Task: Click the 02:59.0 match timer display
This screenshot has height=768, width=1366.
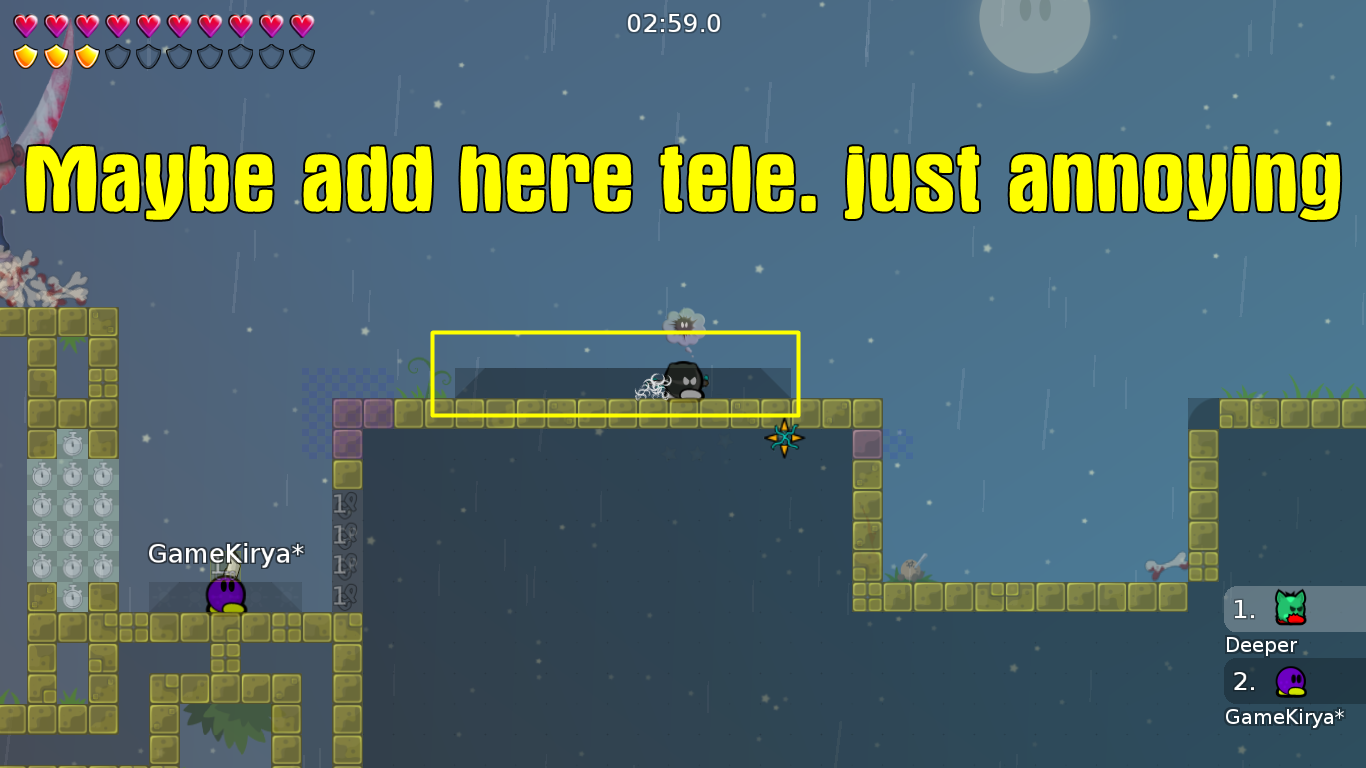Action: click(x=676, y=24)
